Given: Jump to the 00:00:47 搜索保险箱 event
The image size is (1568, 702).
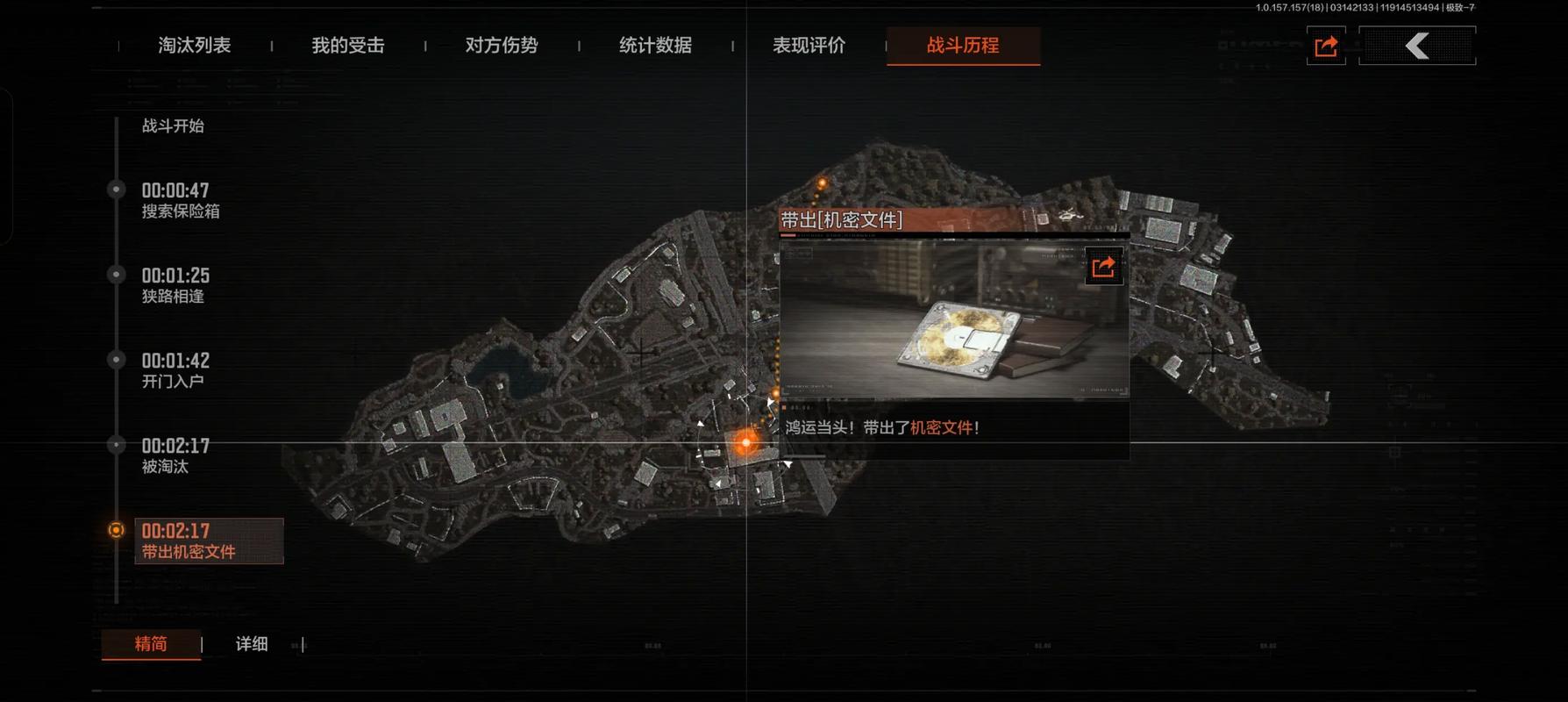Looking at the screenshot, I should (x=180, y=200).
